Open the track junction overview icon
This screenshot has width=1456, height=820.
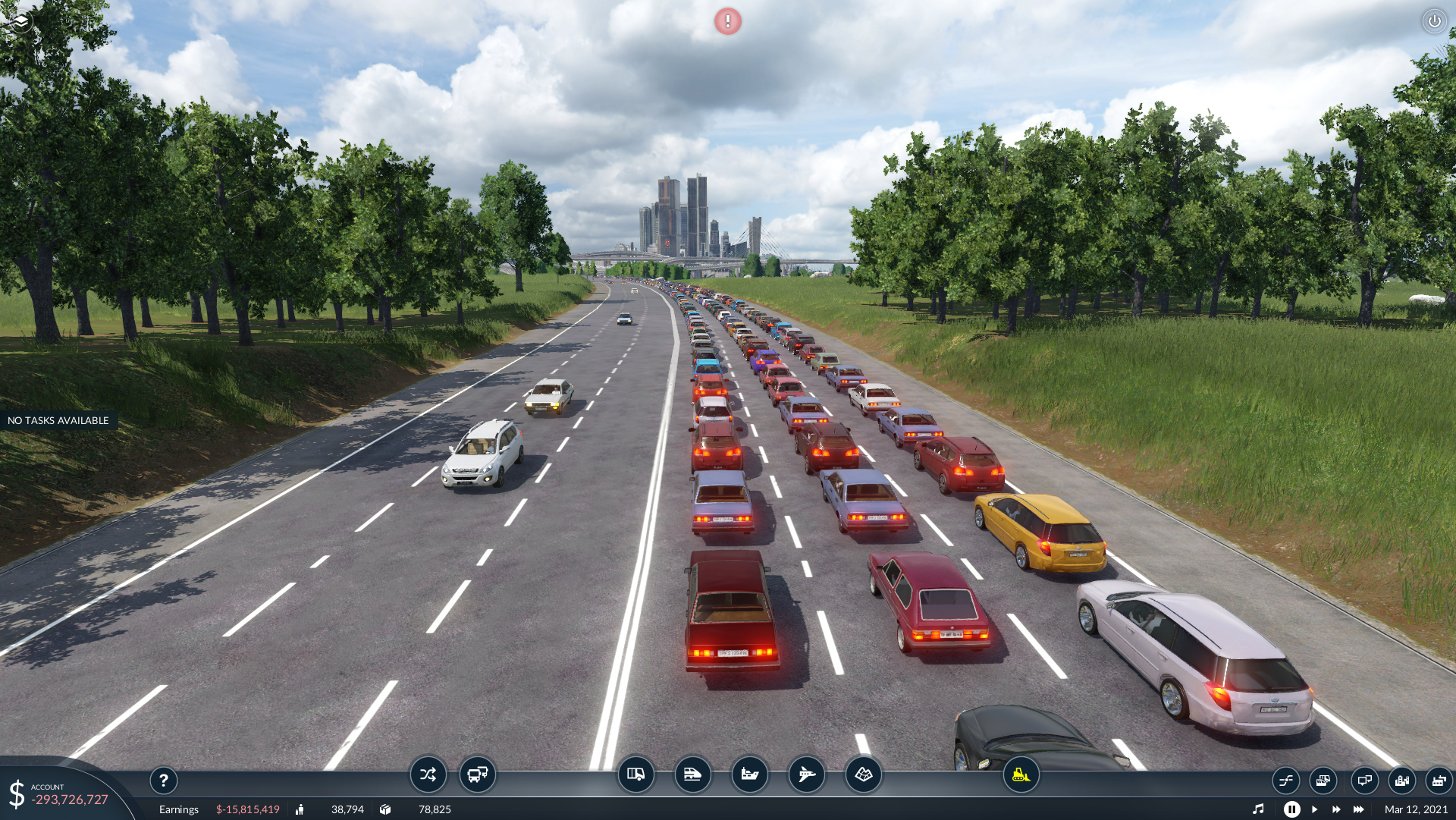pyautogui.click(x=1286, y=780)
